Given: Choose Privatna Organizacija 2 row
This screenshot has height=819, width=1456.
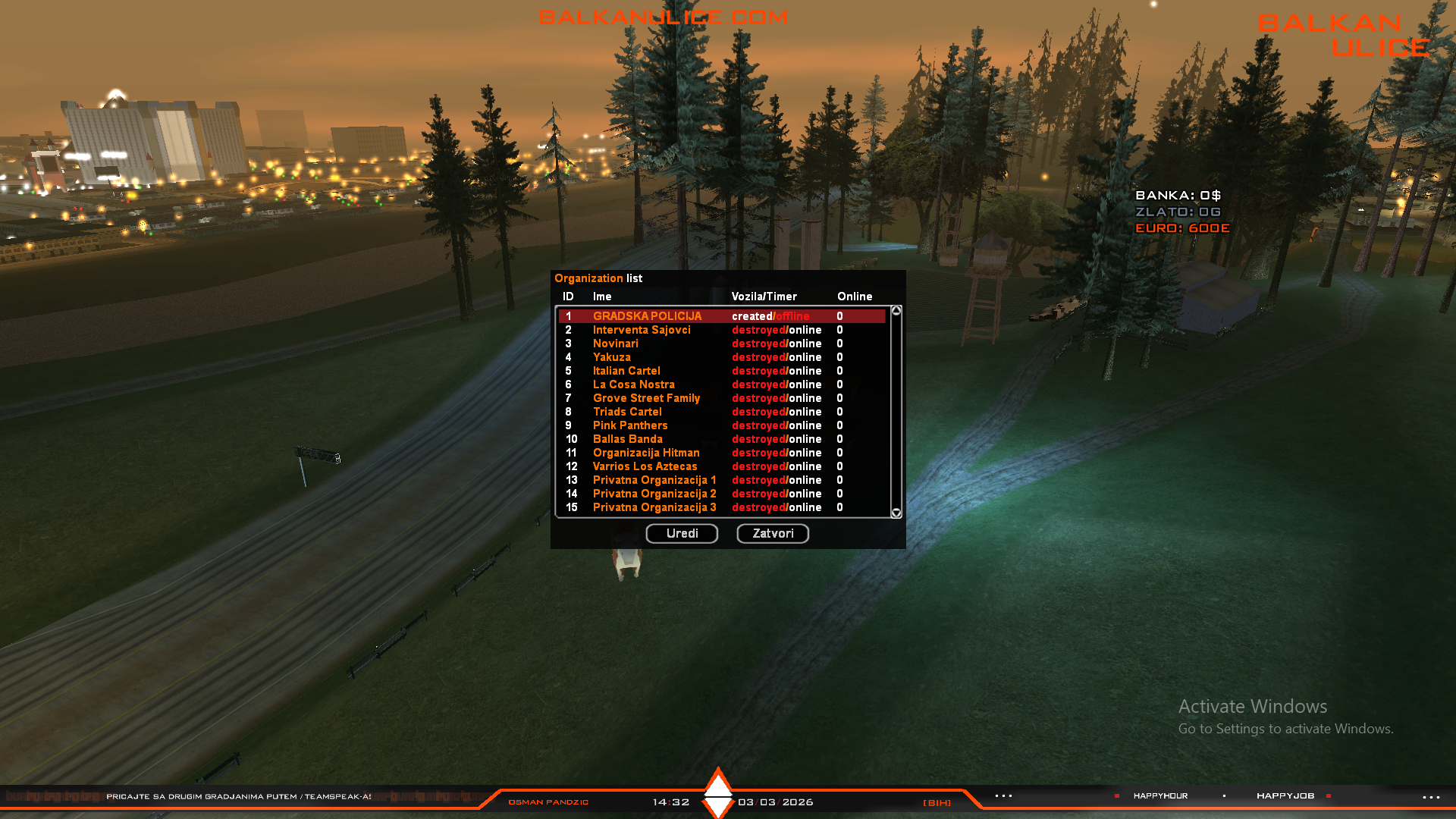Looking at the screenshot, I should [x=654, y=494].
